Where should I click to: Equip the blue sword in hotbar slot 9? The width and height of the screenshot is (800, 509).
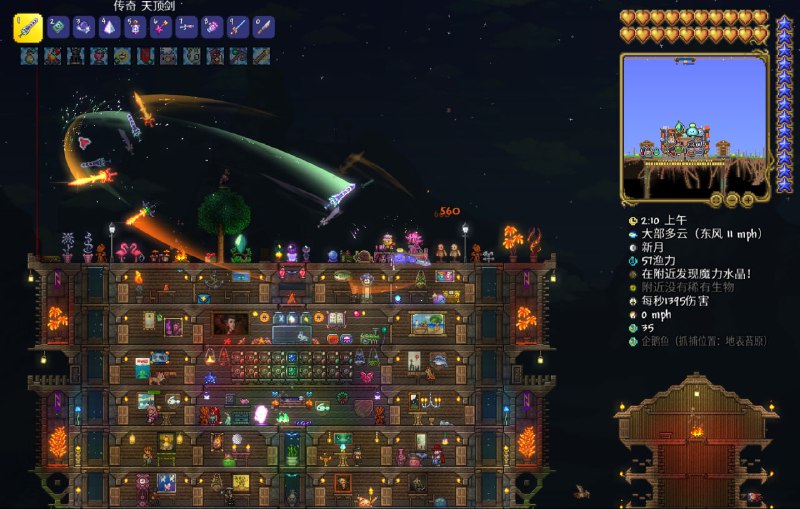237,28
